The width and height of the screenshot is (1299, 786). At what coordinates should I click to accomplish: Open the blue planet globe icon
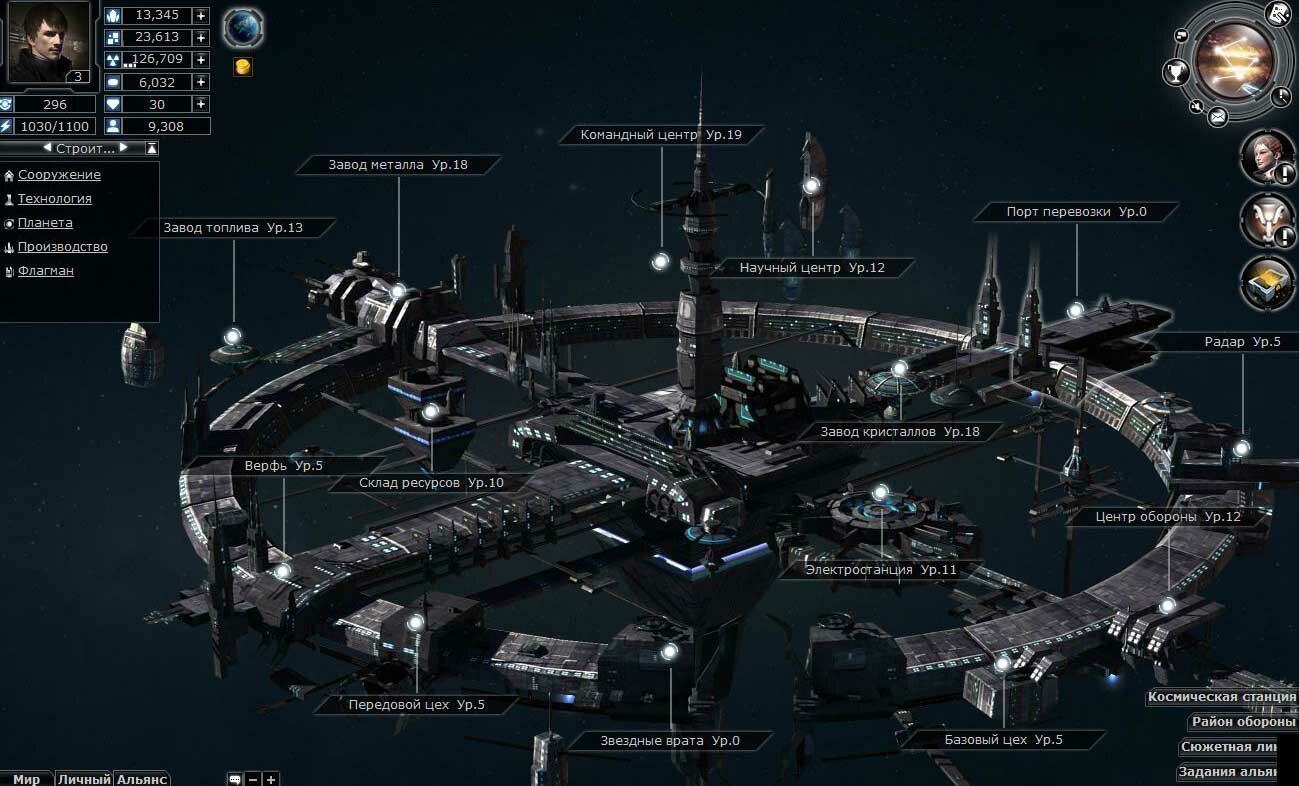242,27
